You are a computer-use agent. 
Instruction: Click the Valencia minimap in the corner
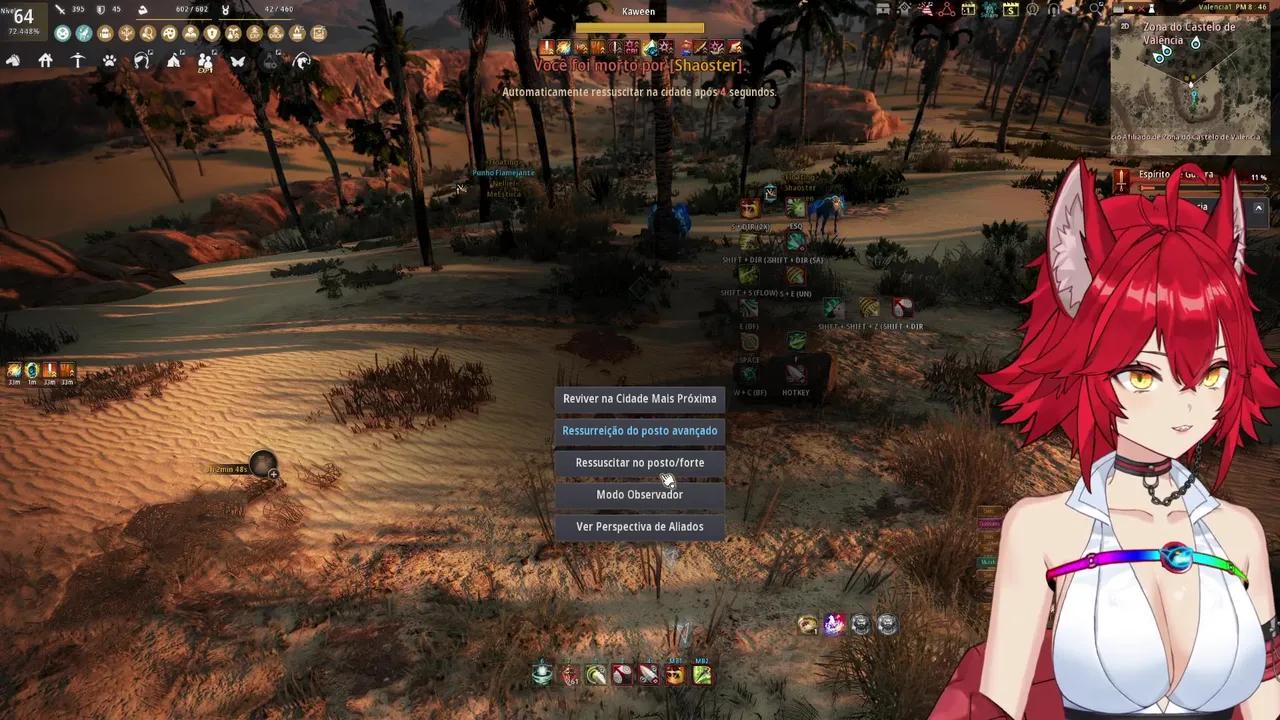pos(1190,90)
